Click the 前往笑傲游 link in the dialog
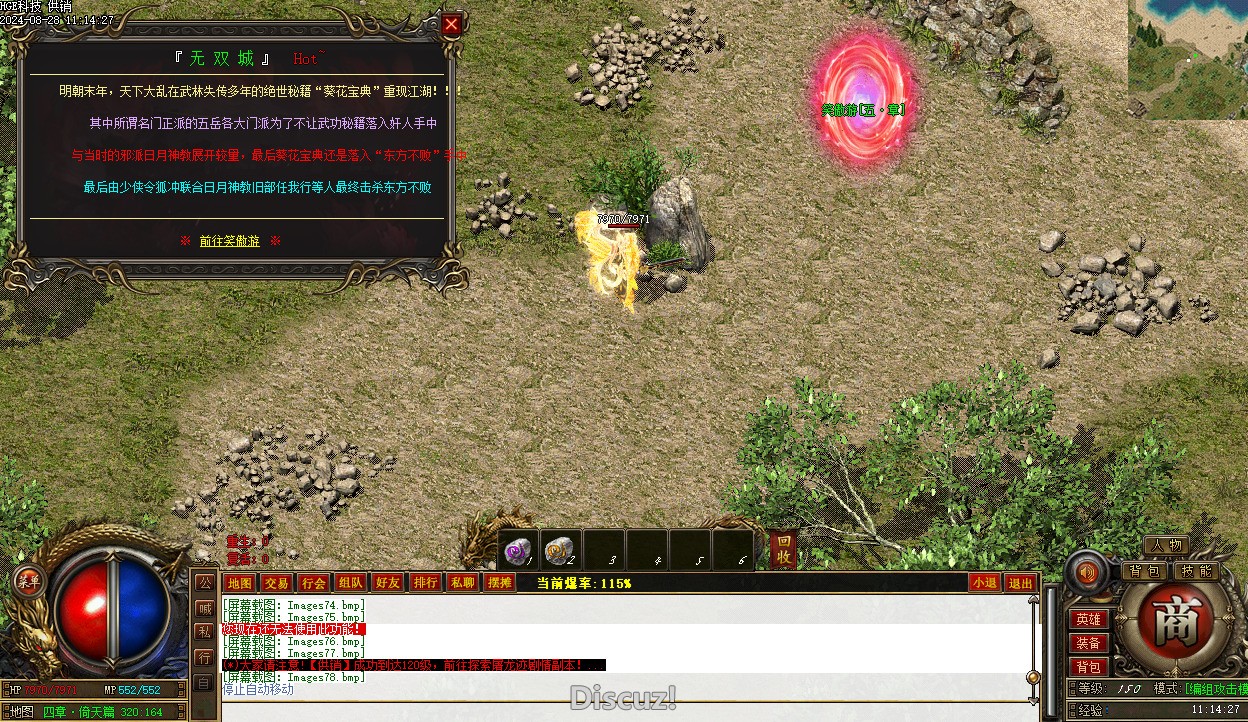 pyautogui.click(x=229, y=241)
